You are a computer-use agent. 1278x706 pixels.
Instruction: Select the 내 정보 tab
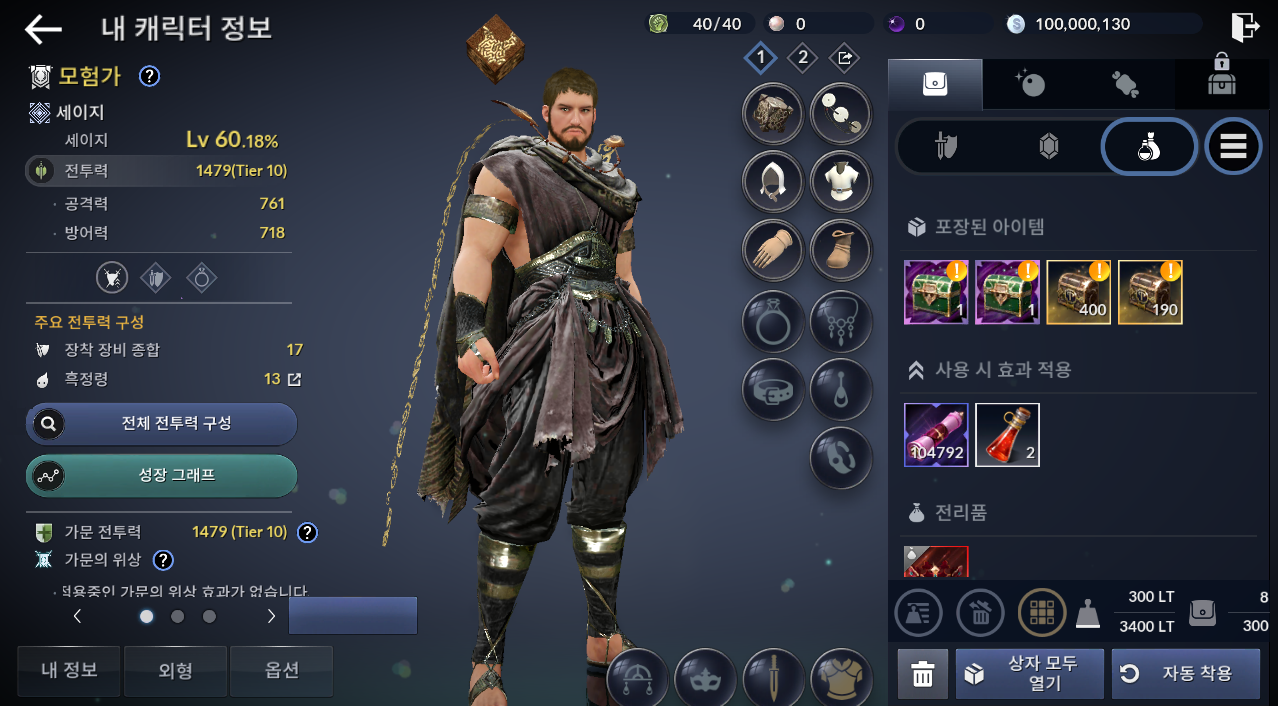click(69, 670)
